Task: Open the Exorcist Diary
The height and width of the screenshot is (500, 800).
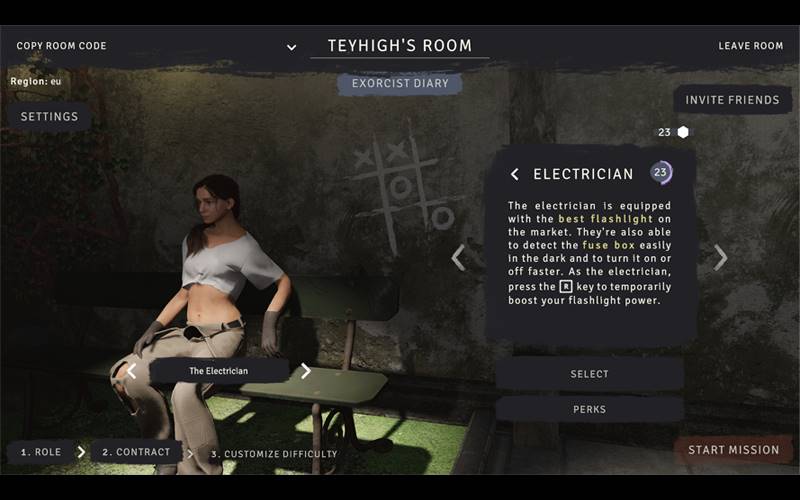Action: 400,83
